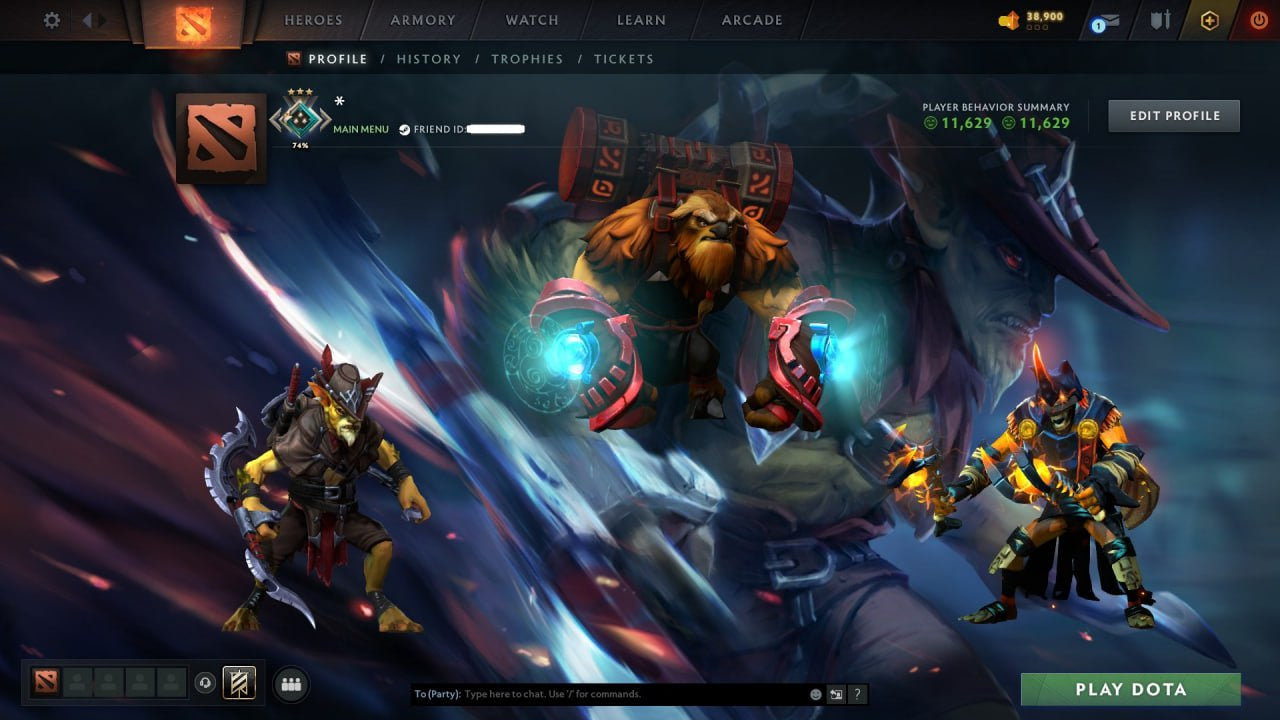This screenshot has width=1280, height=720.
Task: Open the settings gear menu
Action: point(51,19)
